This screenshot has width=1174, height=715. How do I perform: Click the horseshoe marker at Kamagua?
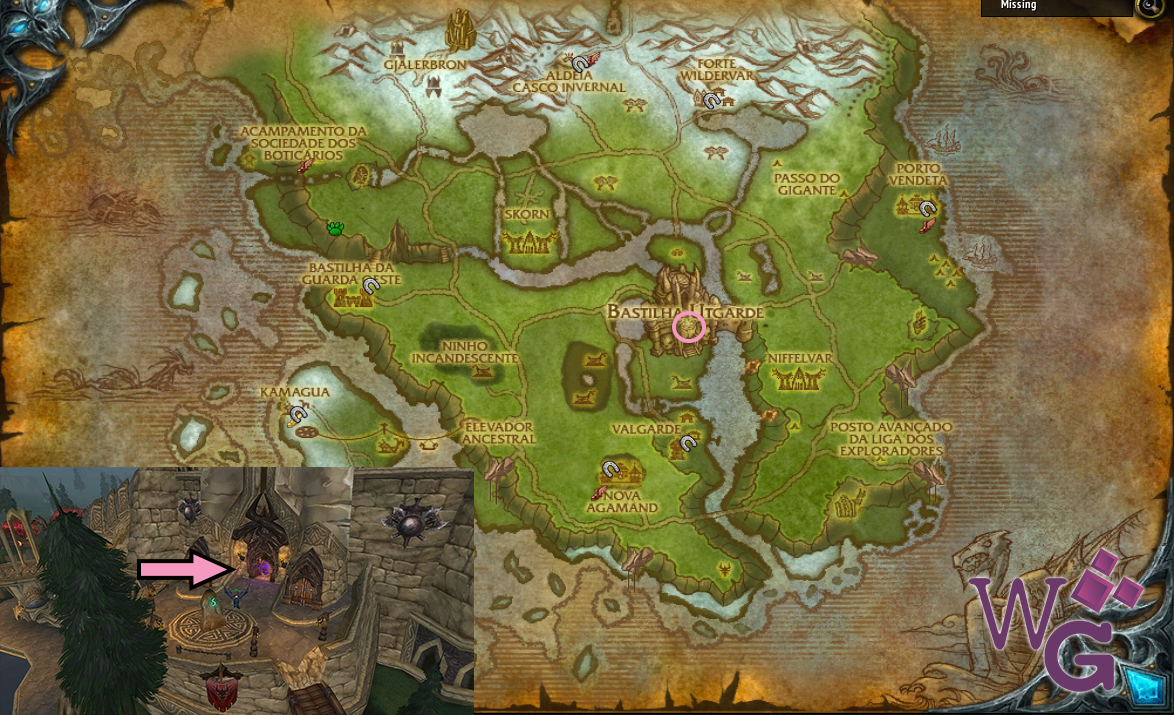click(297, 412)
